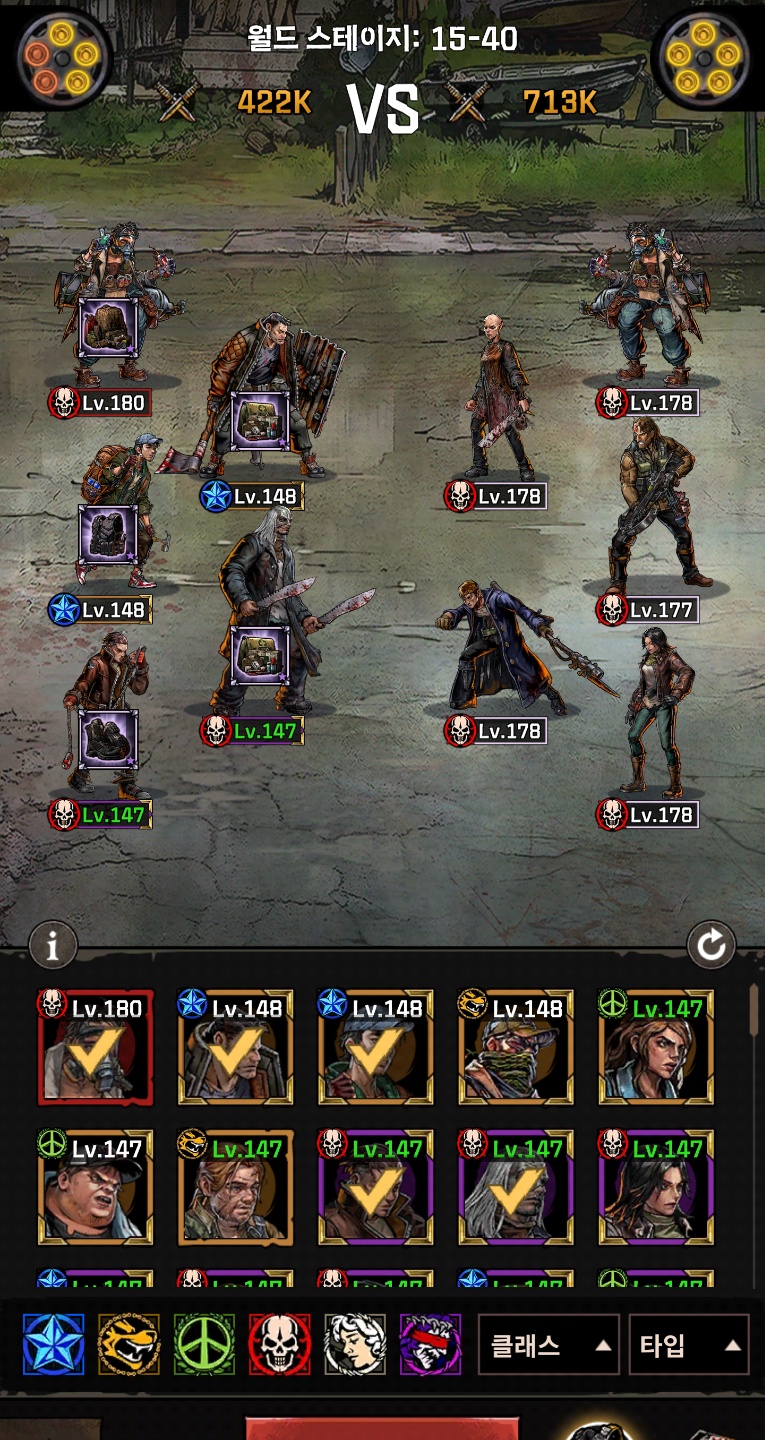The width and height of the screenshot is (765, 1440).
Task: Select the Lv.147 dark-haired woman skull card
Action: (656, 1187)
